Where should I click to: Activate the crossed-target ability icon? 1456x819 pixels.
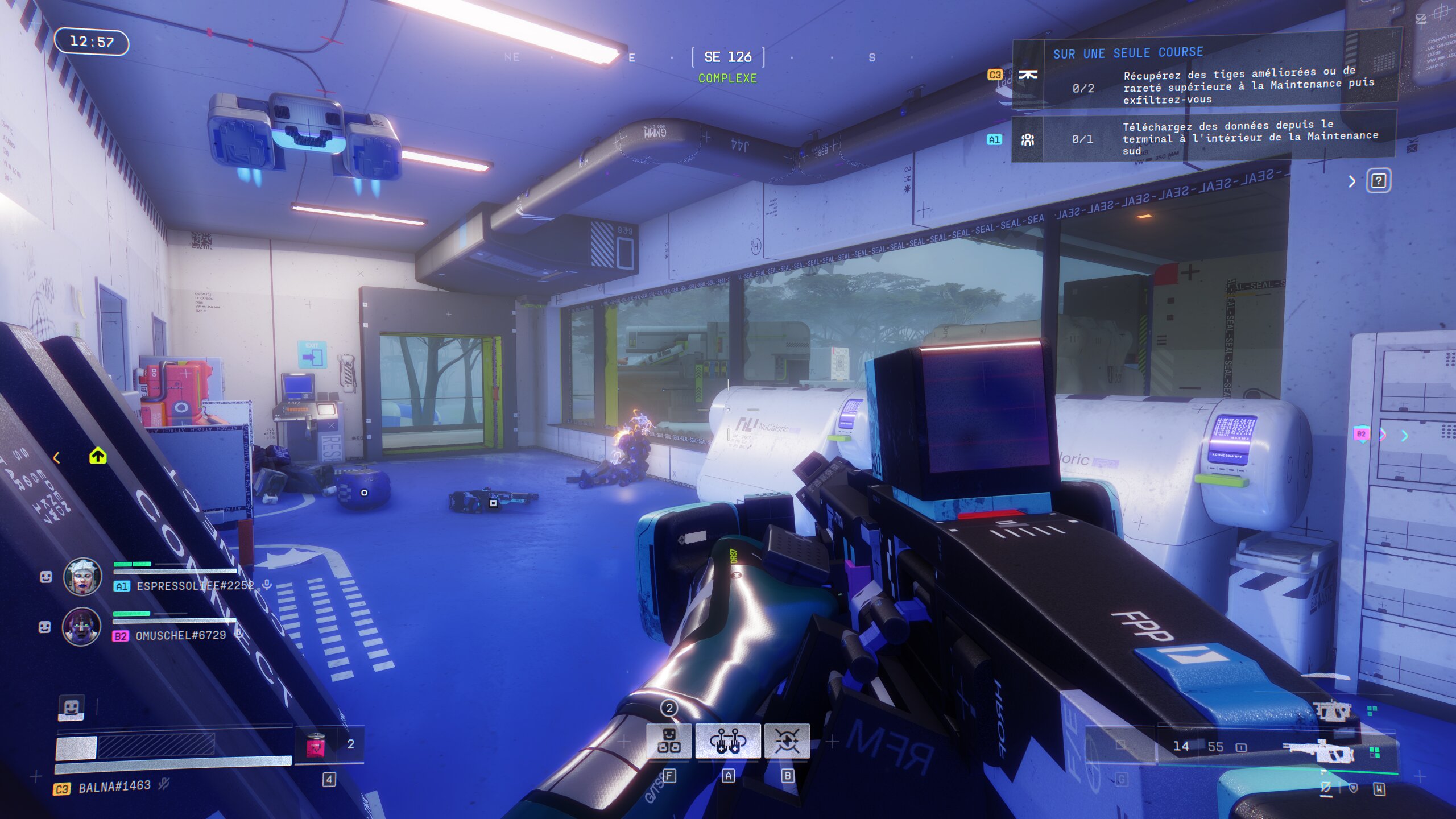tap(787, 741)
